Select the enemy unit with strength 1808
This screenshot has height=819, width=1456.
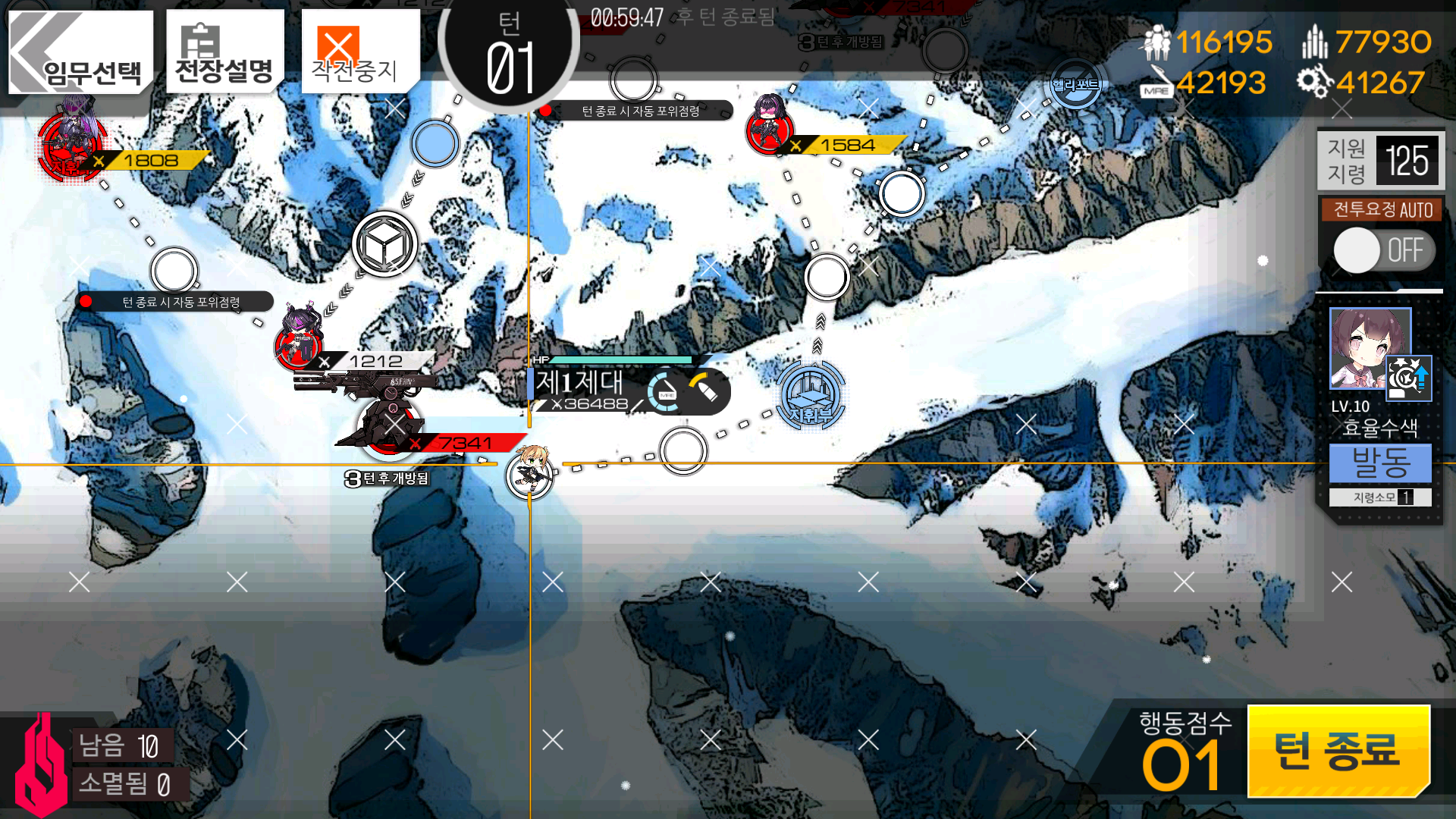[72, 144]
